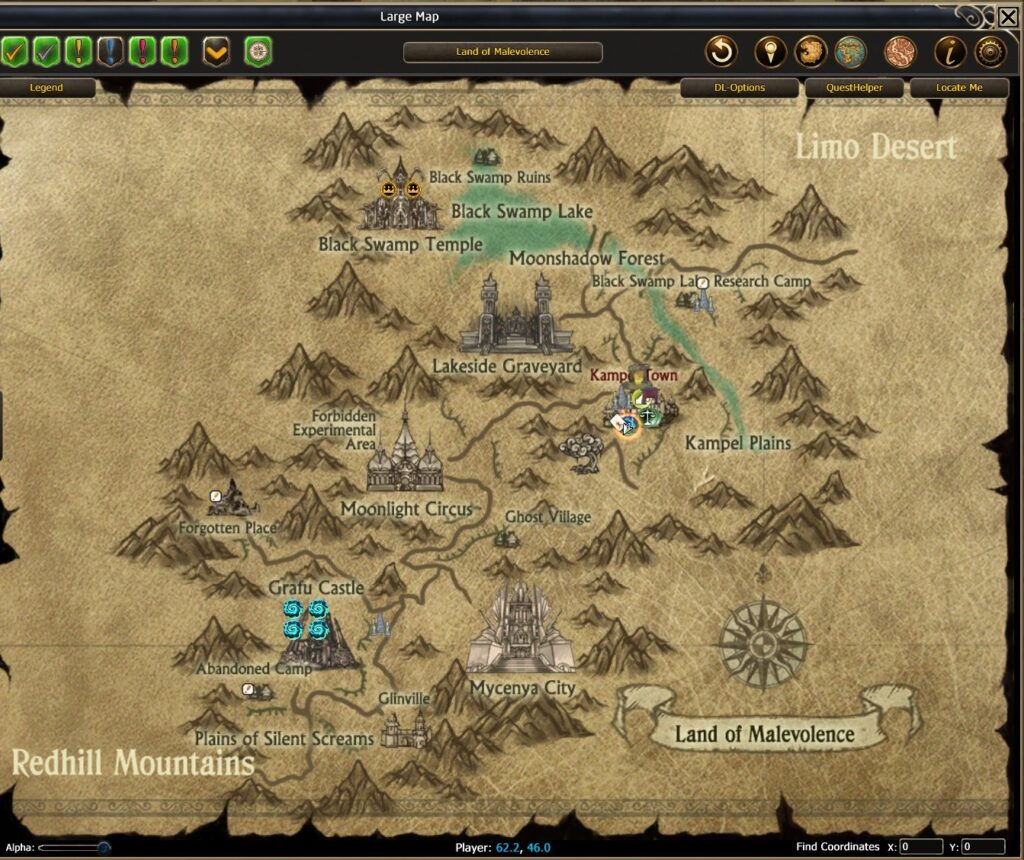Click the Y coordinate input field
Screen dimensions: 1024x860
[x=983, y=847]
